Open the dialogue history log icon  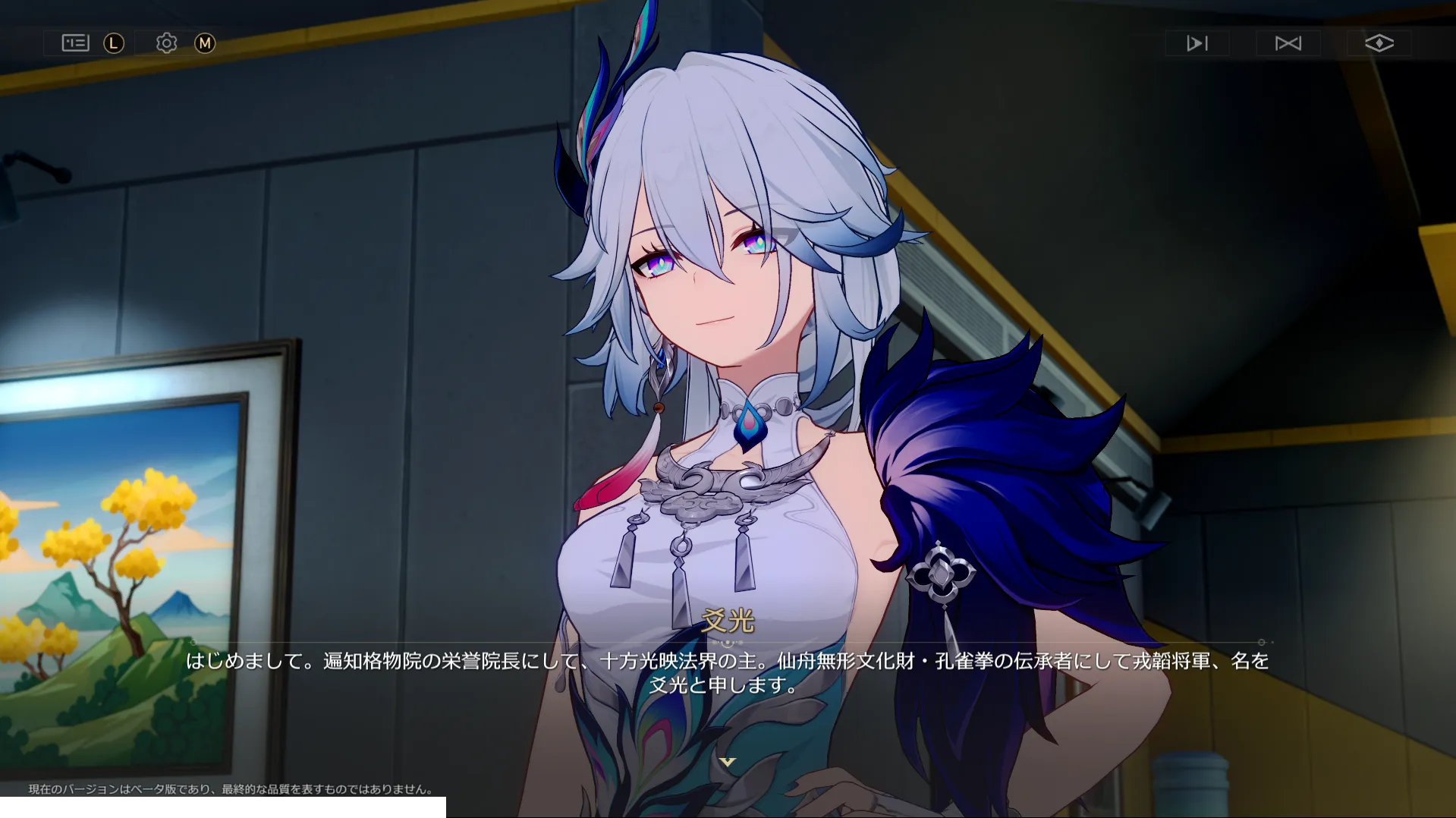(x=74, y=43)
